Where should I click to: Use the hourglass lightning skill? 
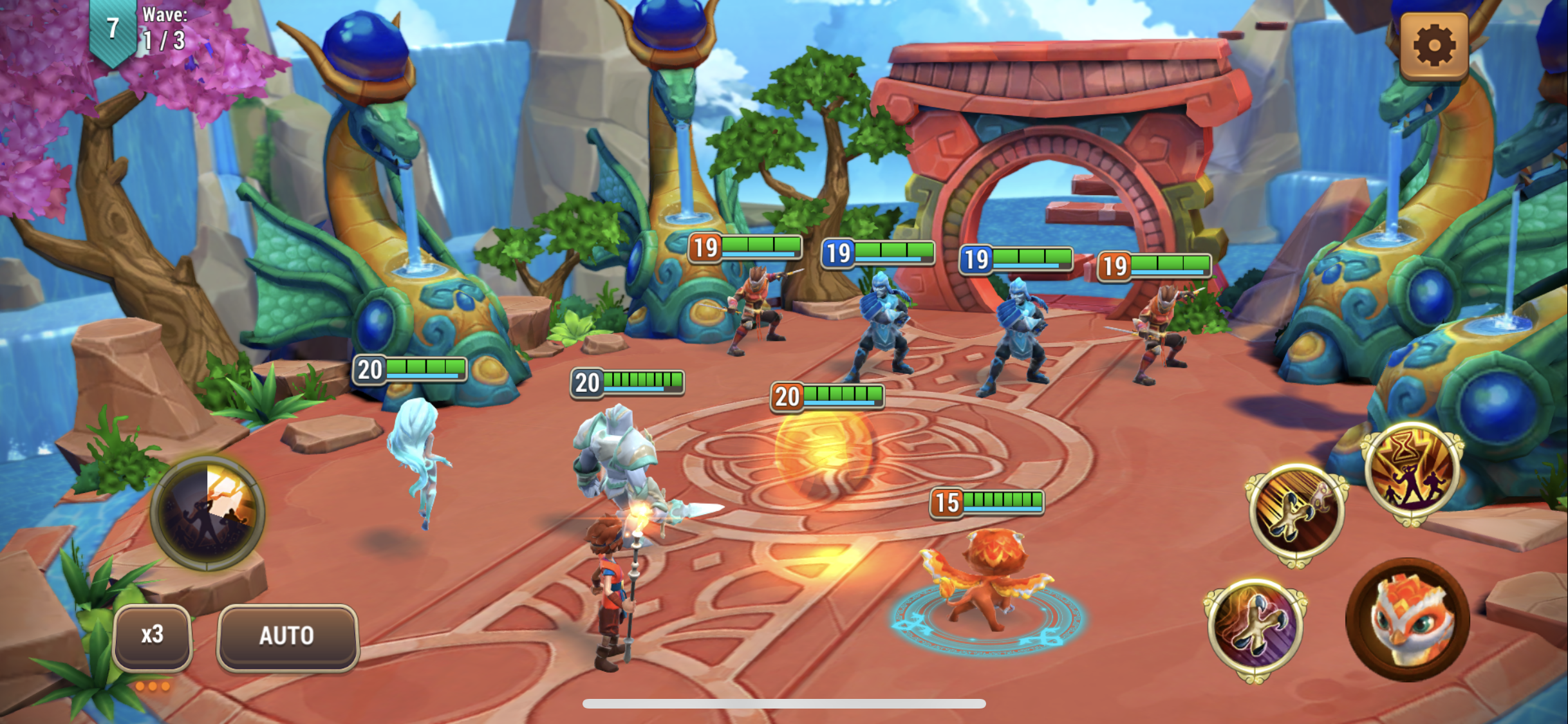click(1412, 473)
